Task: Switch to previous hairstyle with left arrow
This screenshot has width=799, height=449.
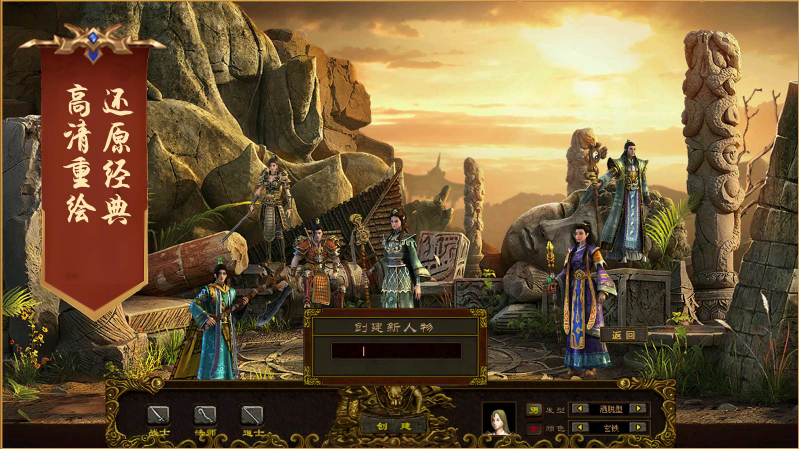Action: point(579,409)
